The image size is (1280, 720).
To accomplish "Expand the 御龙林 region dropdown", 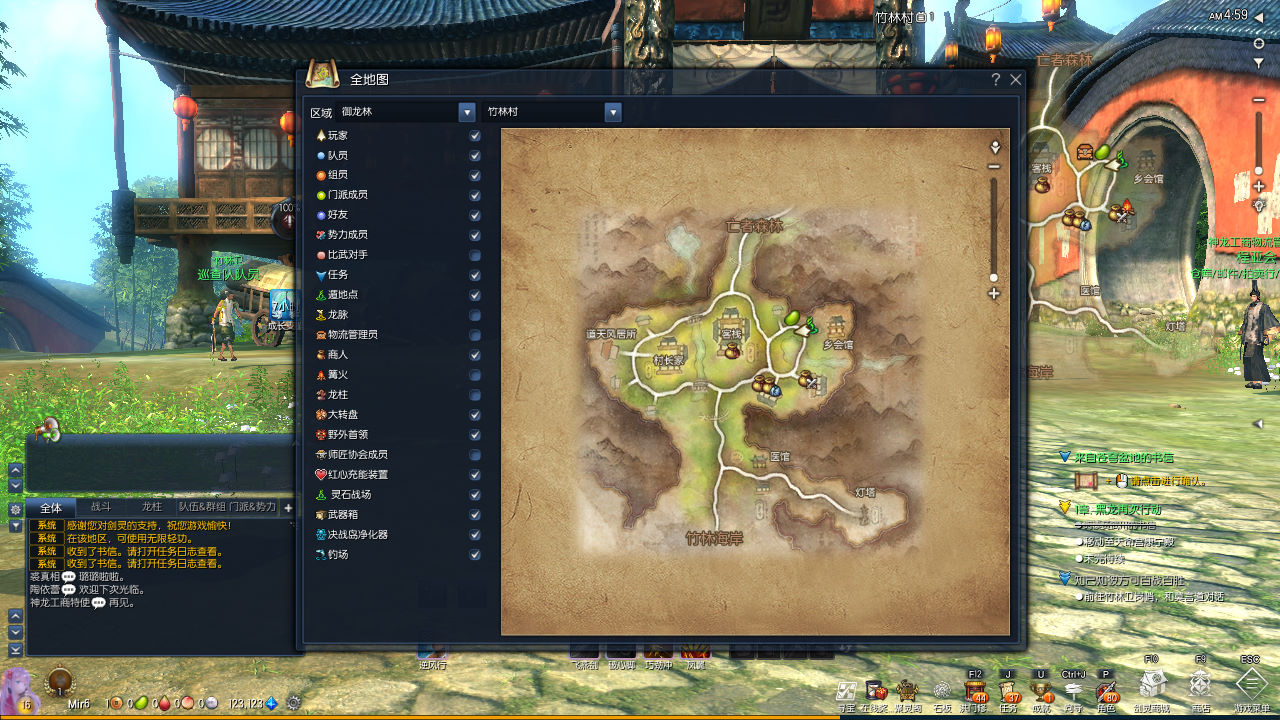I will (x=467, y=112).
